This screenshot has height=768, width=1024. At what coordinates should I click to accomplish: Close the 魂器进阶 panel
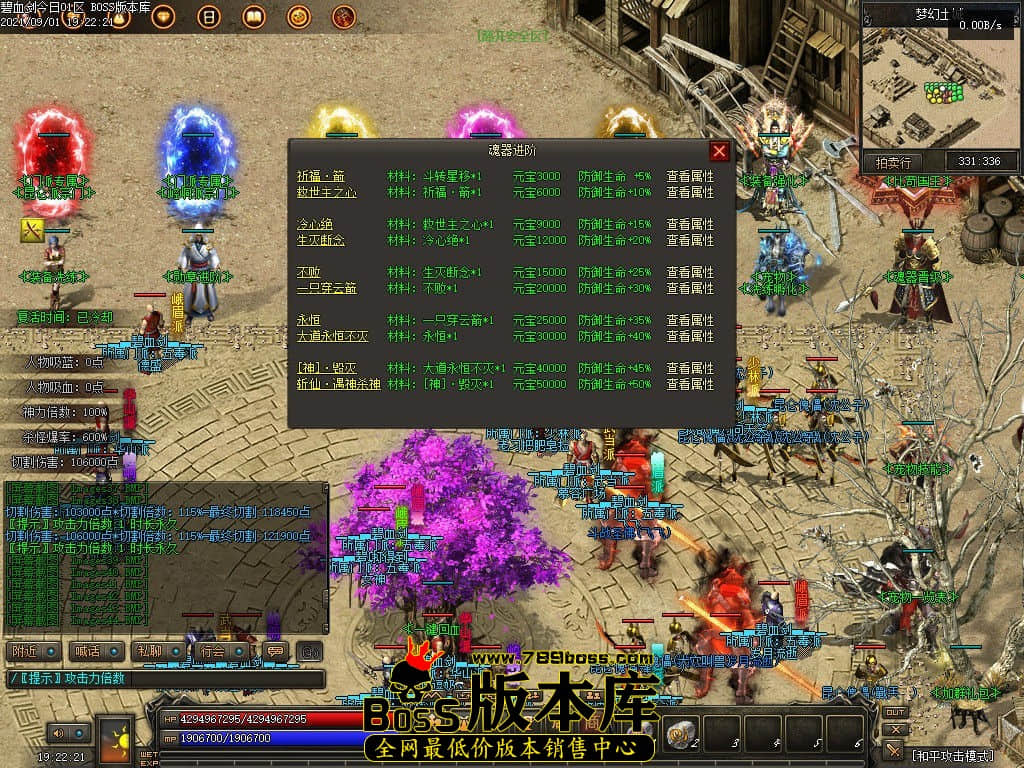click(719, 152)
